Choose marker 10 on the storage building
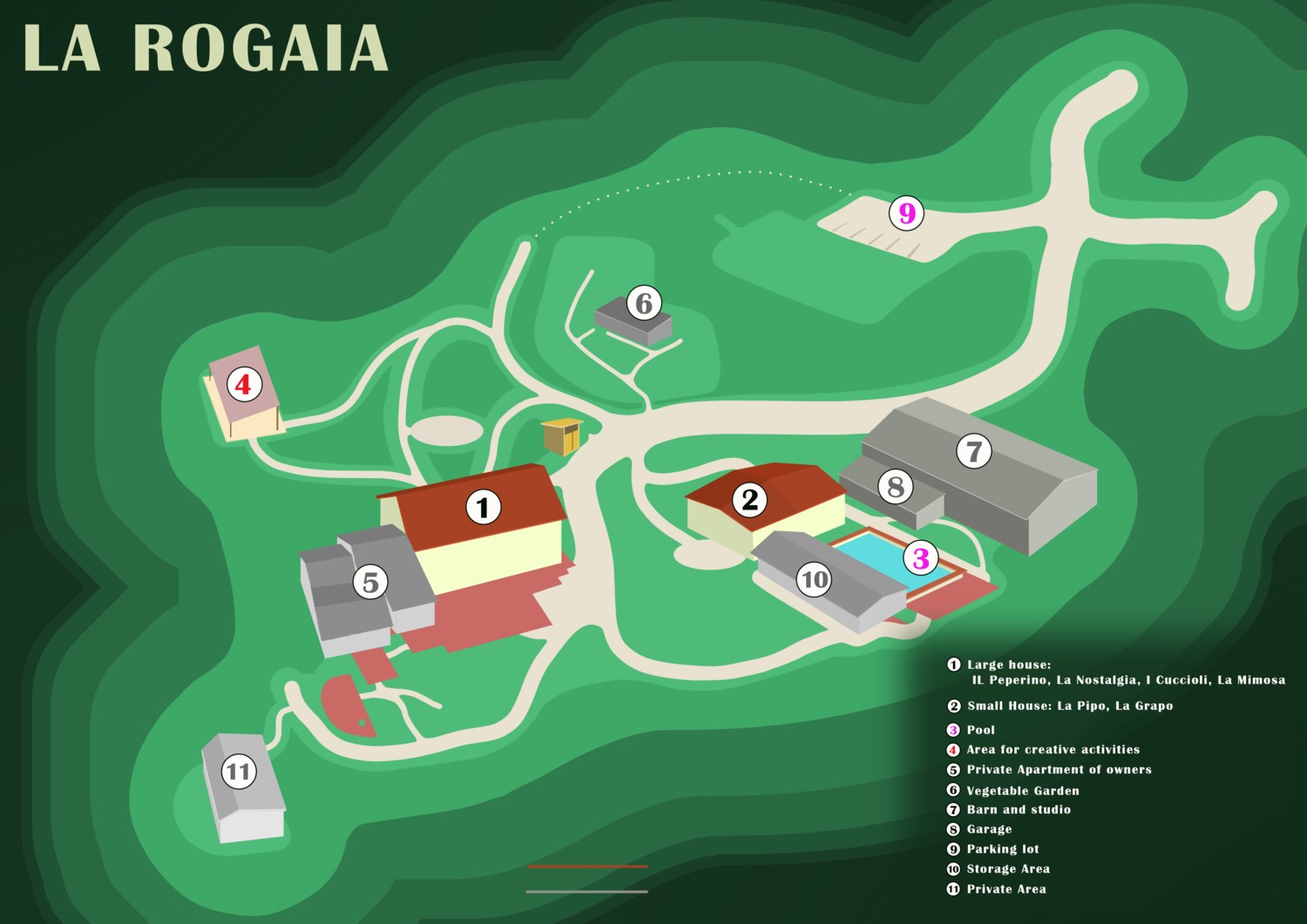This screenshot has height=924, width=1307. click(814, 579)
